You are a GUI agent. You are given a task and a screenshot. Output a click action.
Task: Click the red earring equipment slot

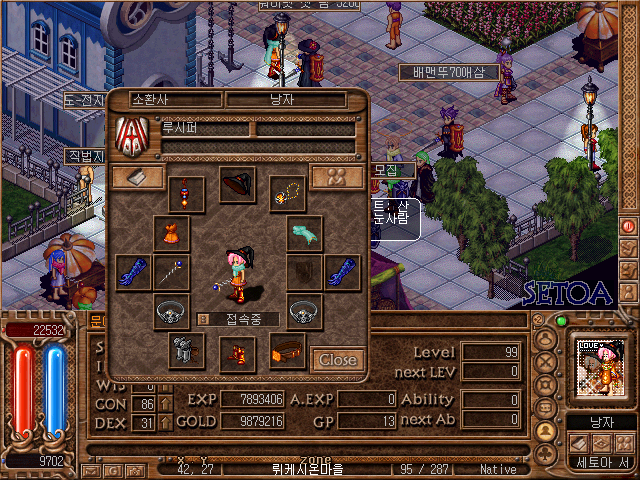pyautogui.click(x=186, y=192)
